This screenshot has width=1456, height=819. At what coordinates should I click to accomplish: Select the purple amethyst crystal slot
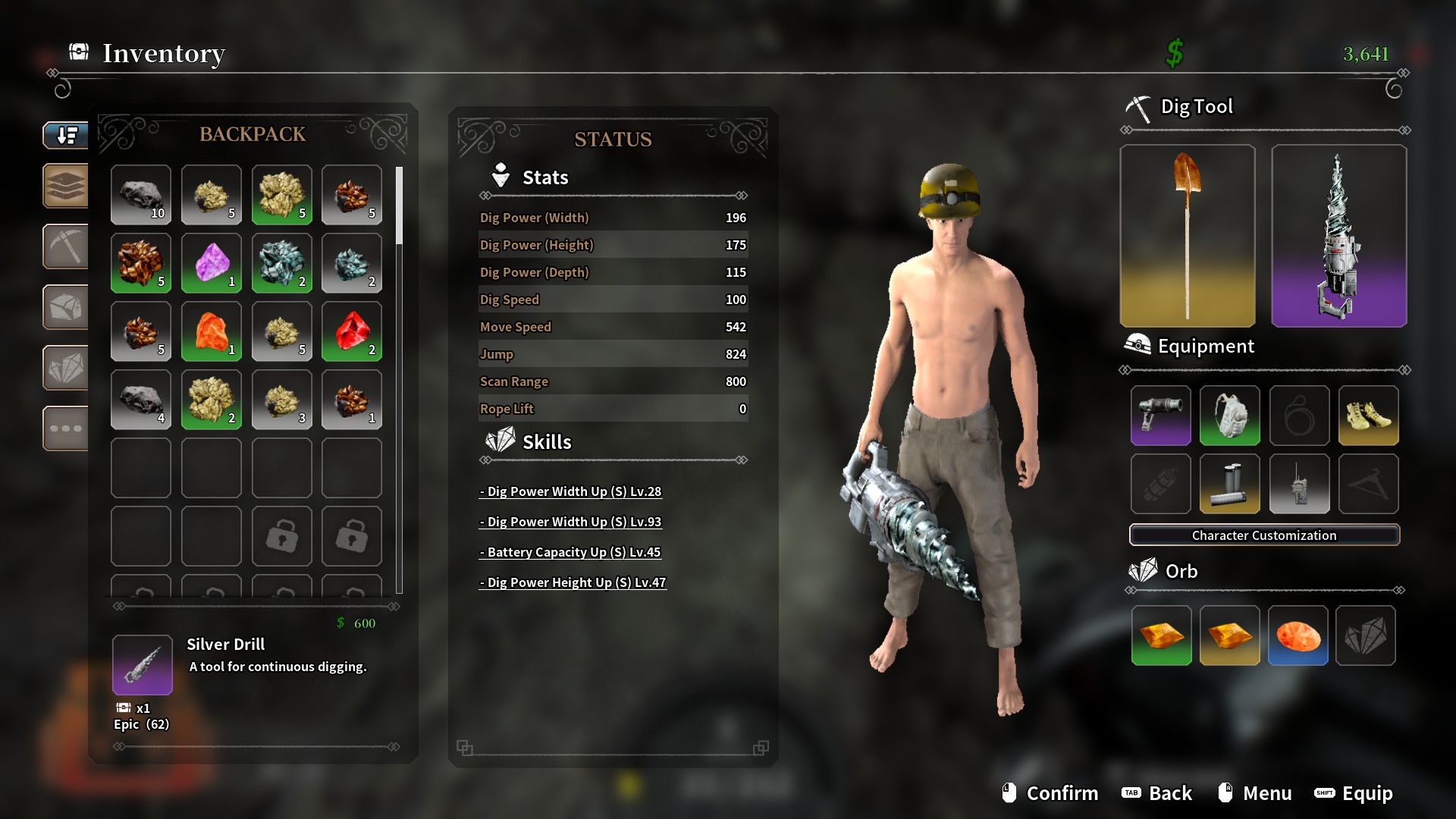(212, 263)
